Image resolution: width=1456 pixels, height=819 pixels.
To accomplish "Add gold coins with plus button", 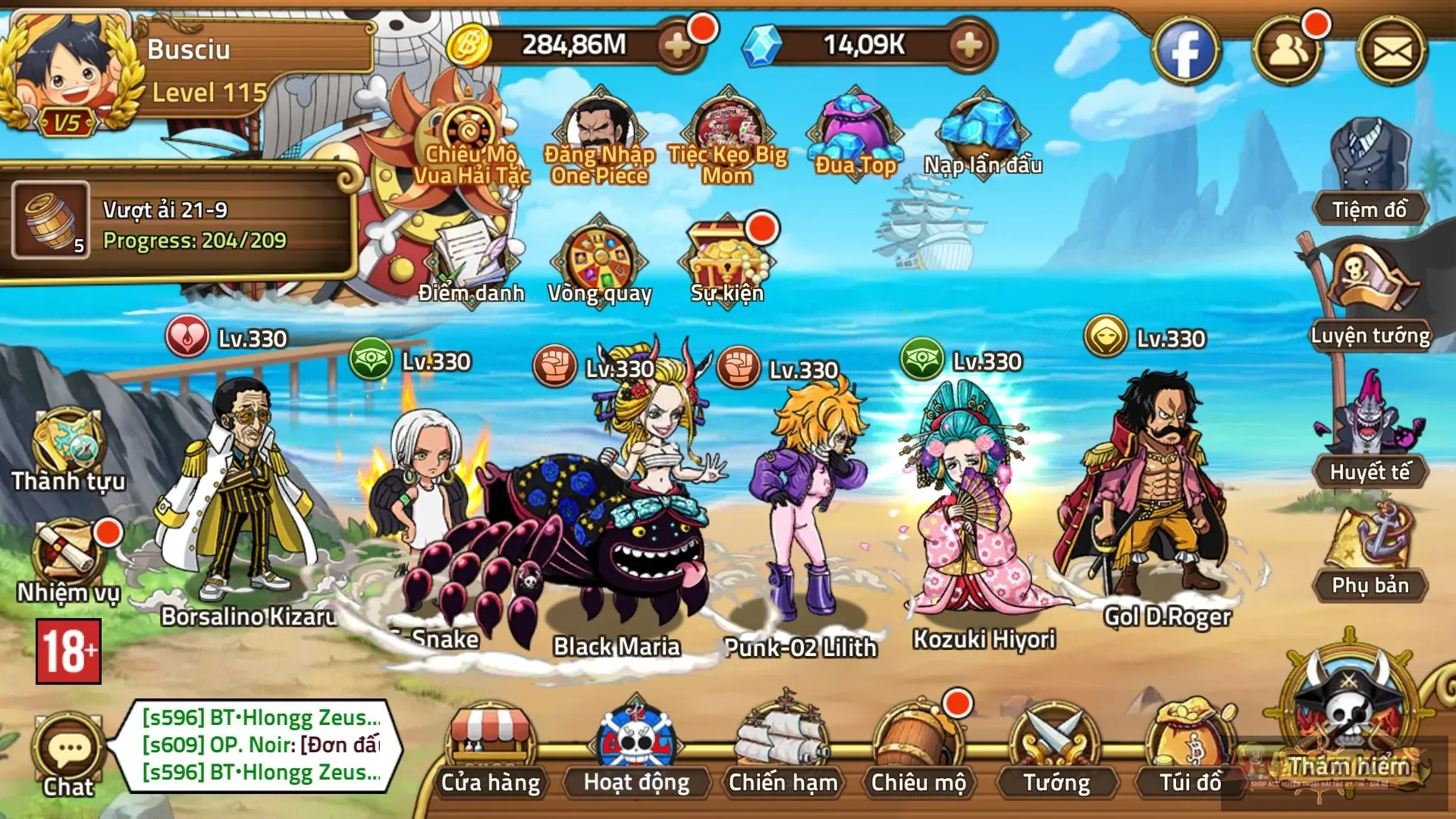I will (677, 45).
